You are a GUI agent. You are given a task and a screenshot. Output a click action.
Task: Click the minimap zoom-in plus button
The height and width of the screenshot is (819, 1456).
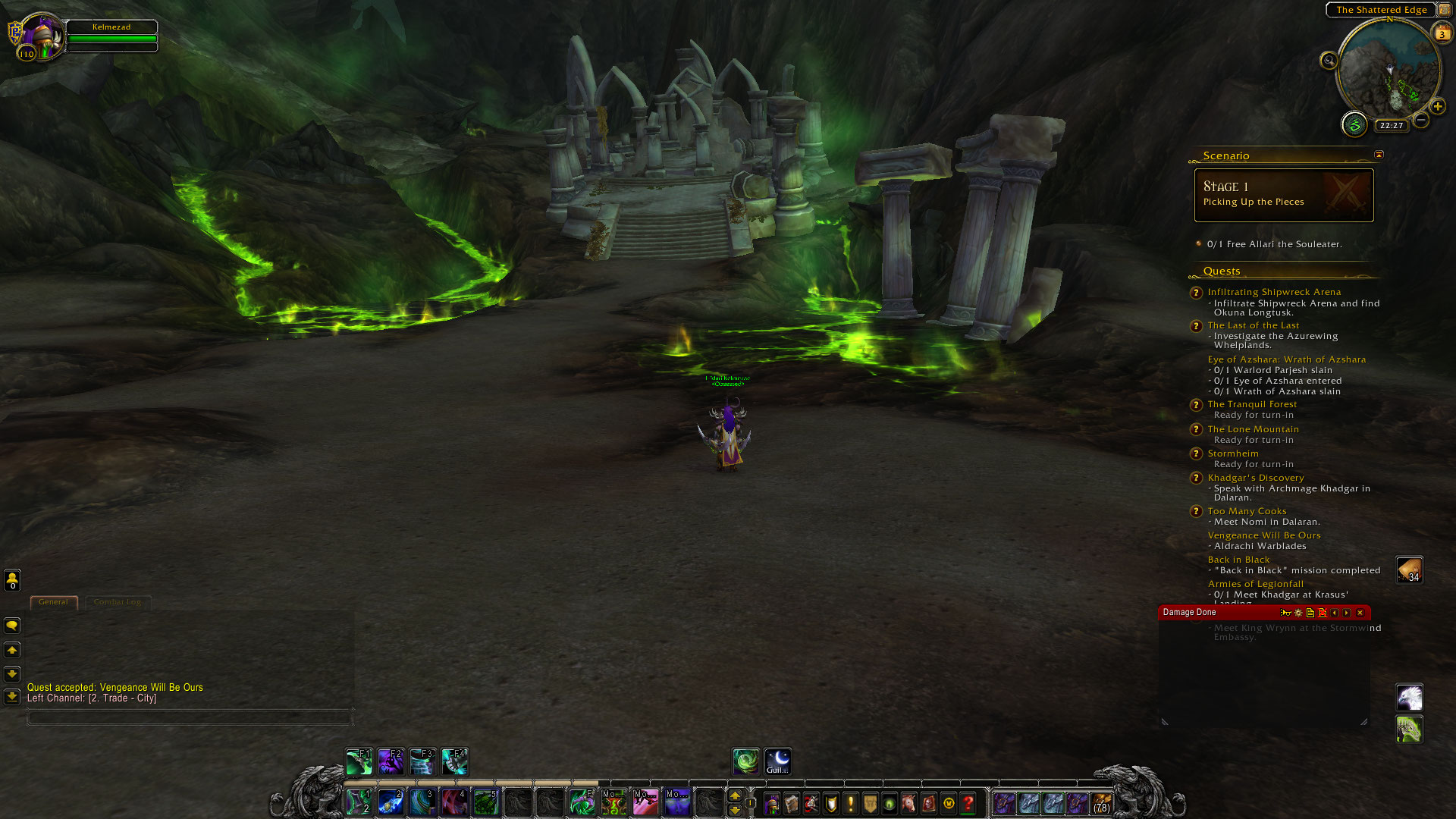coord(1437,107)
